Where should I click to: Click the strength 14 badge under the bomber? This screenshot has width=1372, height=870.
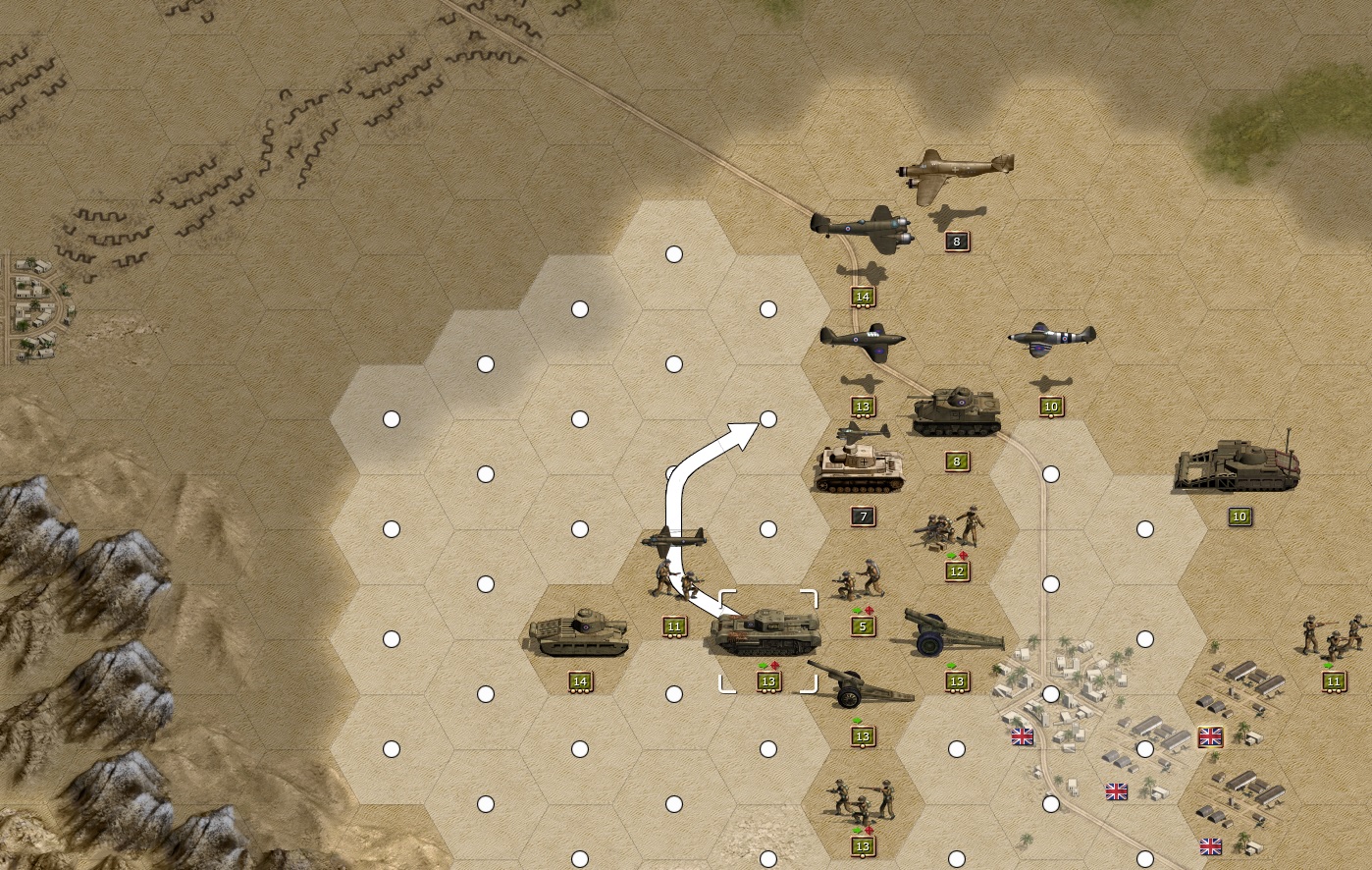pos(863,295)
